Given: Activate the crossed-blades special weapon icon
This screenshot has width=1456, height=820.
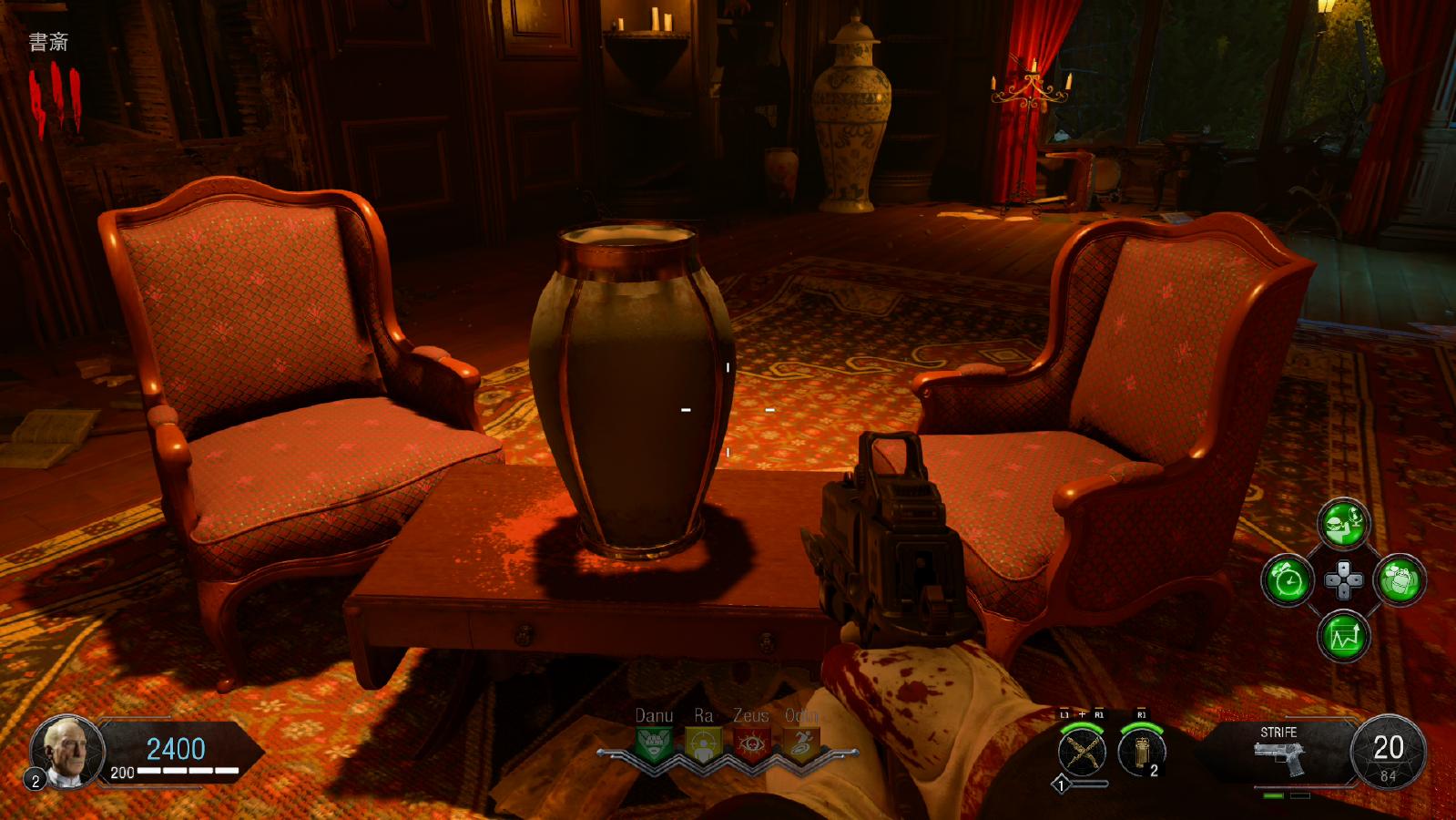Looking at the screenshot, I should coord(1082,752).
